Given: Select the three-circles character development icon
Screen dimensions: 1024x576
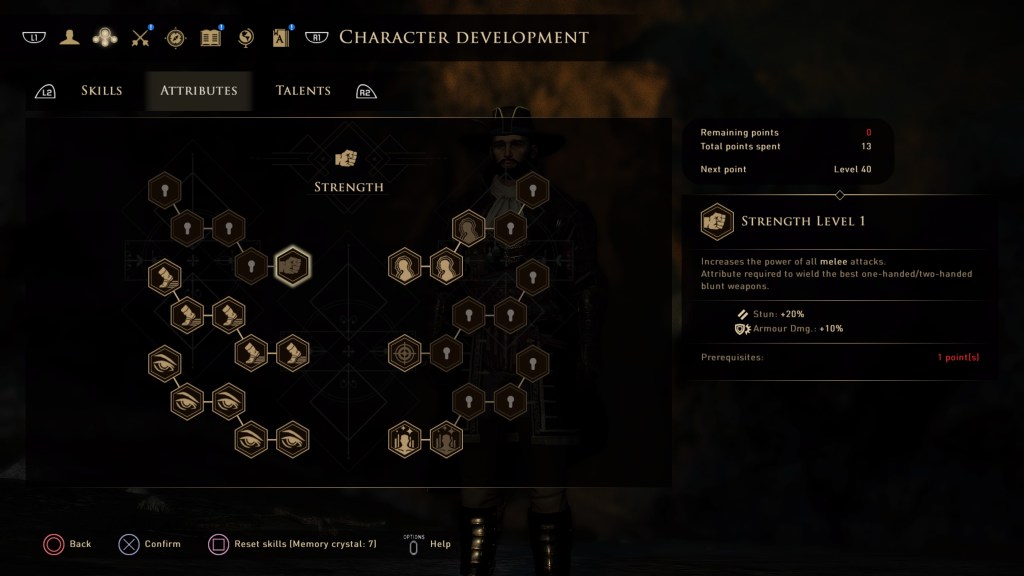Looking at the screenshot, I should coord(104,38).
